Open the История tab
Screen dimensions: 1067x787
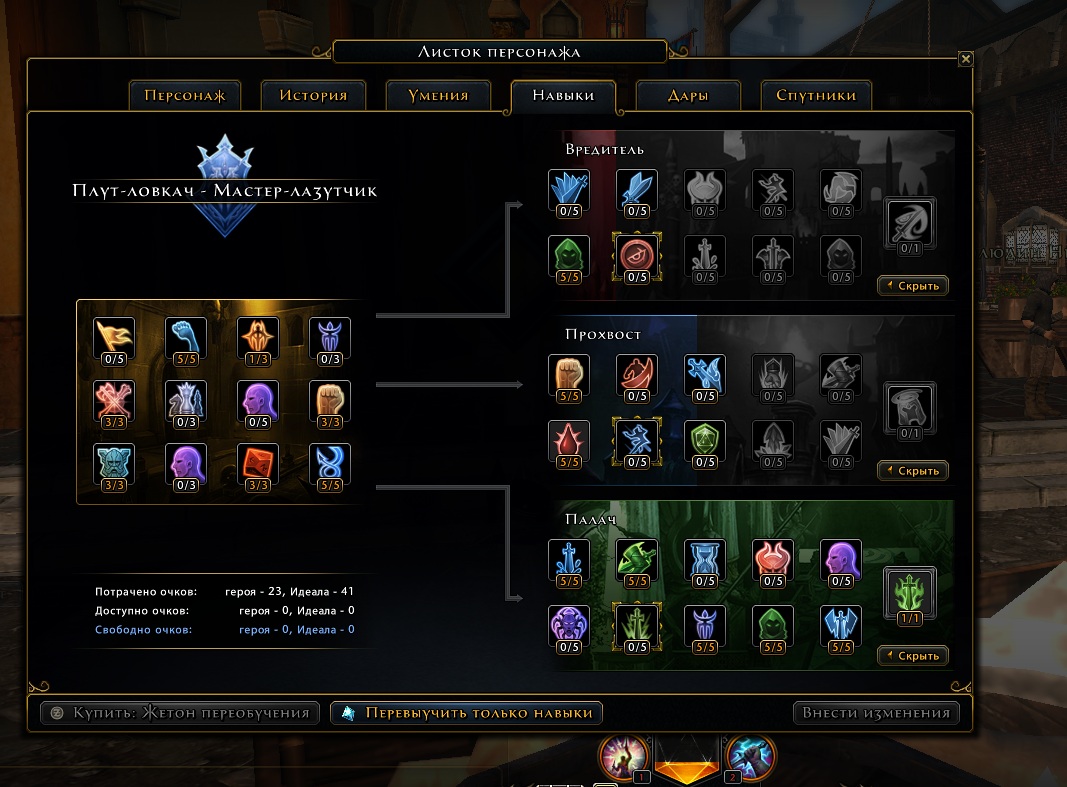(313, 96)
